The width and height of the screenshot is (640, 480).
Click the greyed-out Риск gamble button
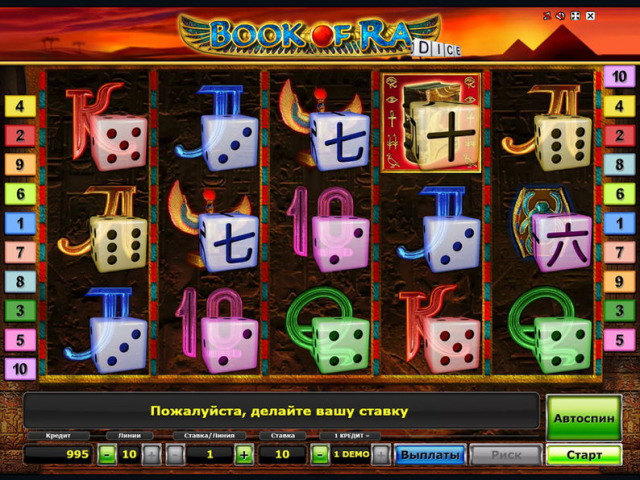[506, 455]
